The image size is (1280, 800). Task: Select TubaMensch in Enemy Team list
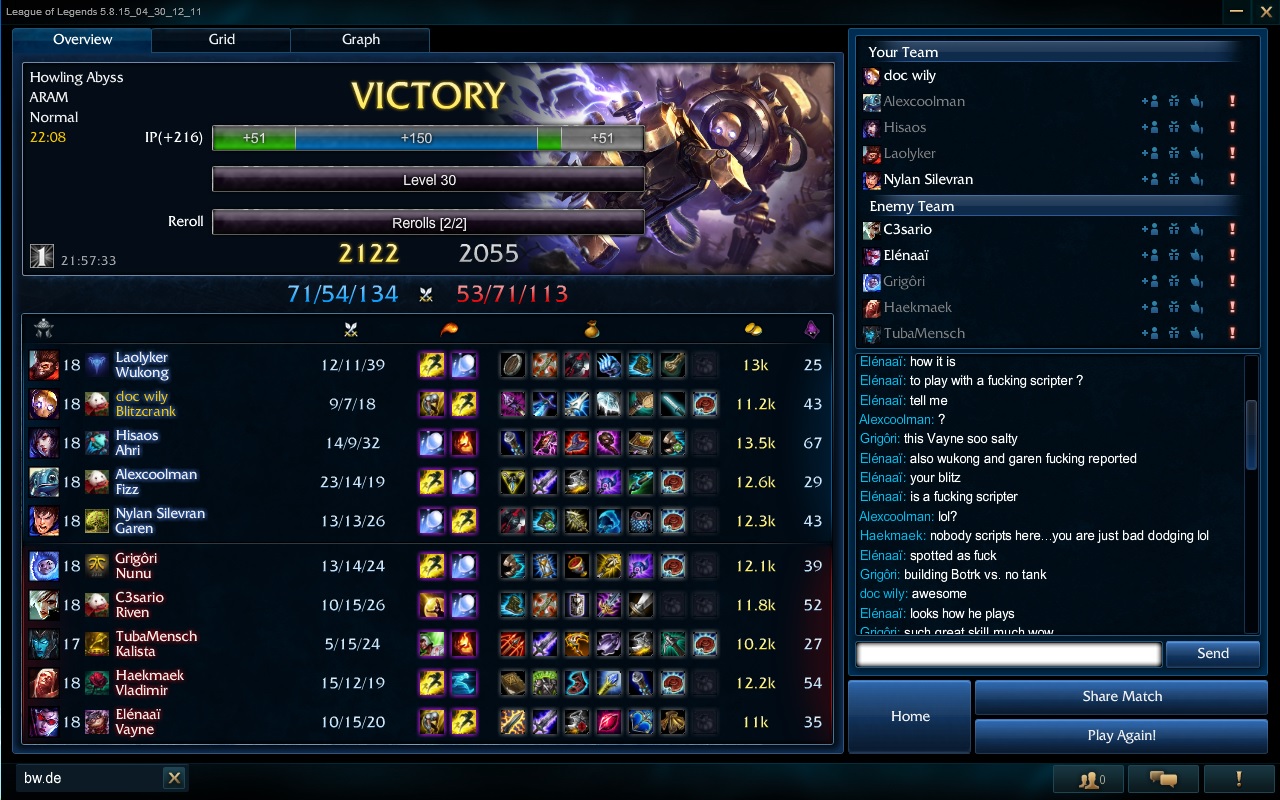pyautogui.click(x=923, y=333)
